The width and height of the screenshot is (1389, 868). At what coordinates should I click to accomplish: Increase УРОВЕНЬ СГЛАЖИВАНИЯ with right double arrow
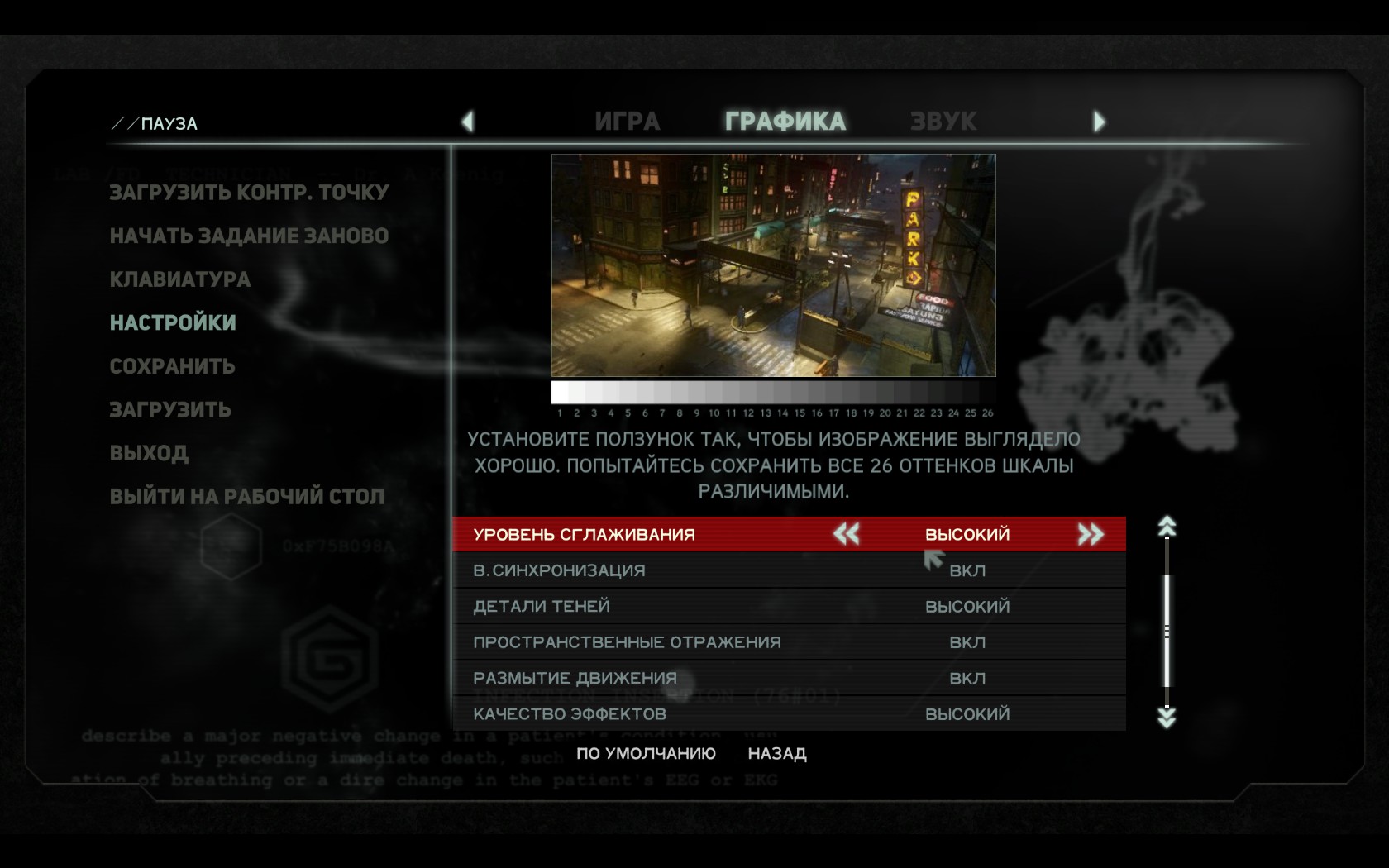pos(1091,534)
